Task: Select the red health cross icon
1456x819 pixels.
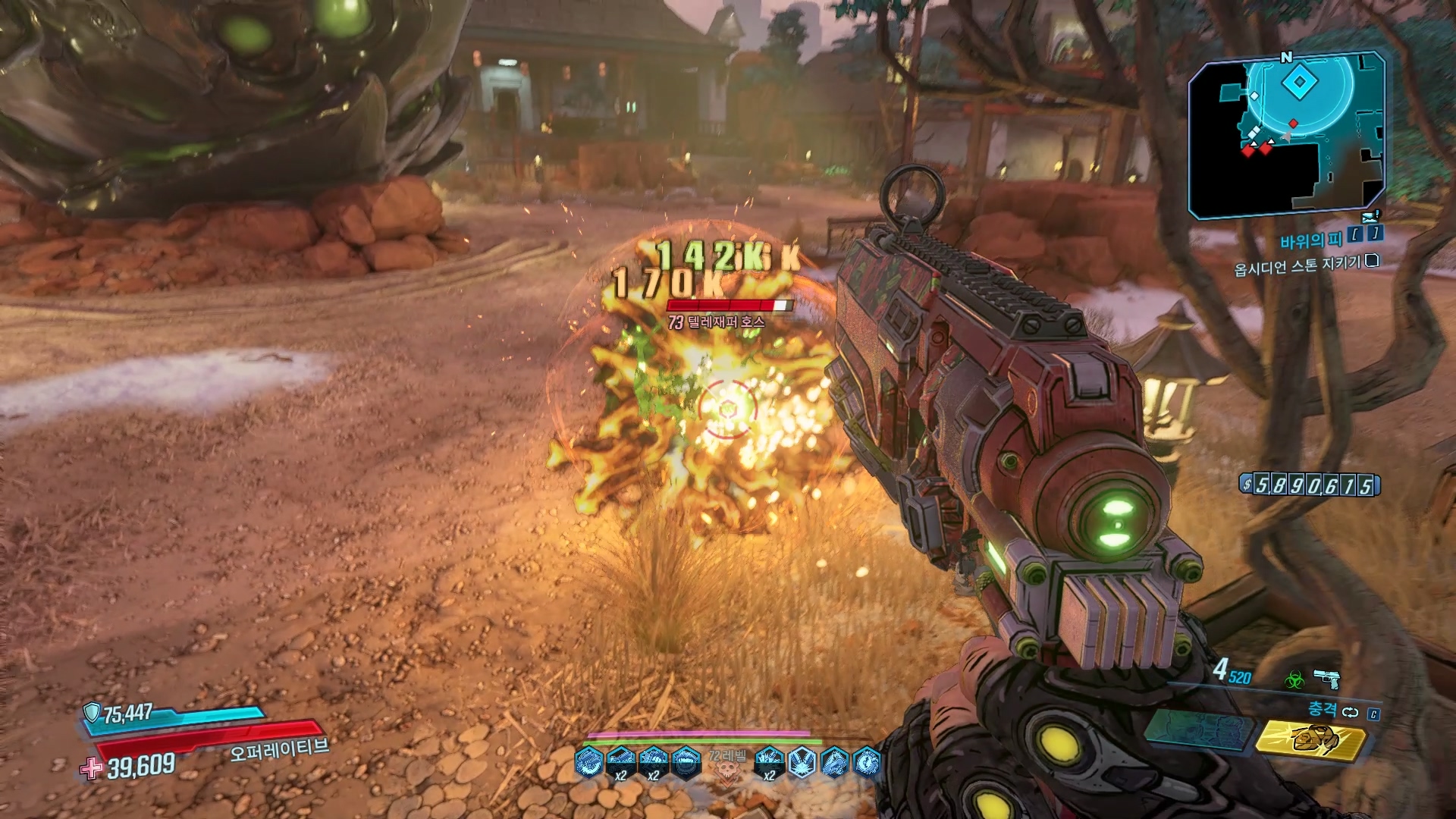Action: click(92, 768)
